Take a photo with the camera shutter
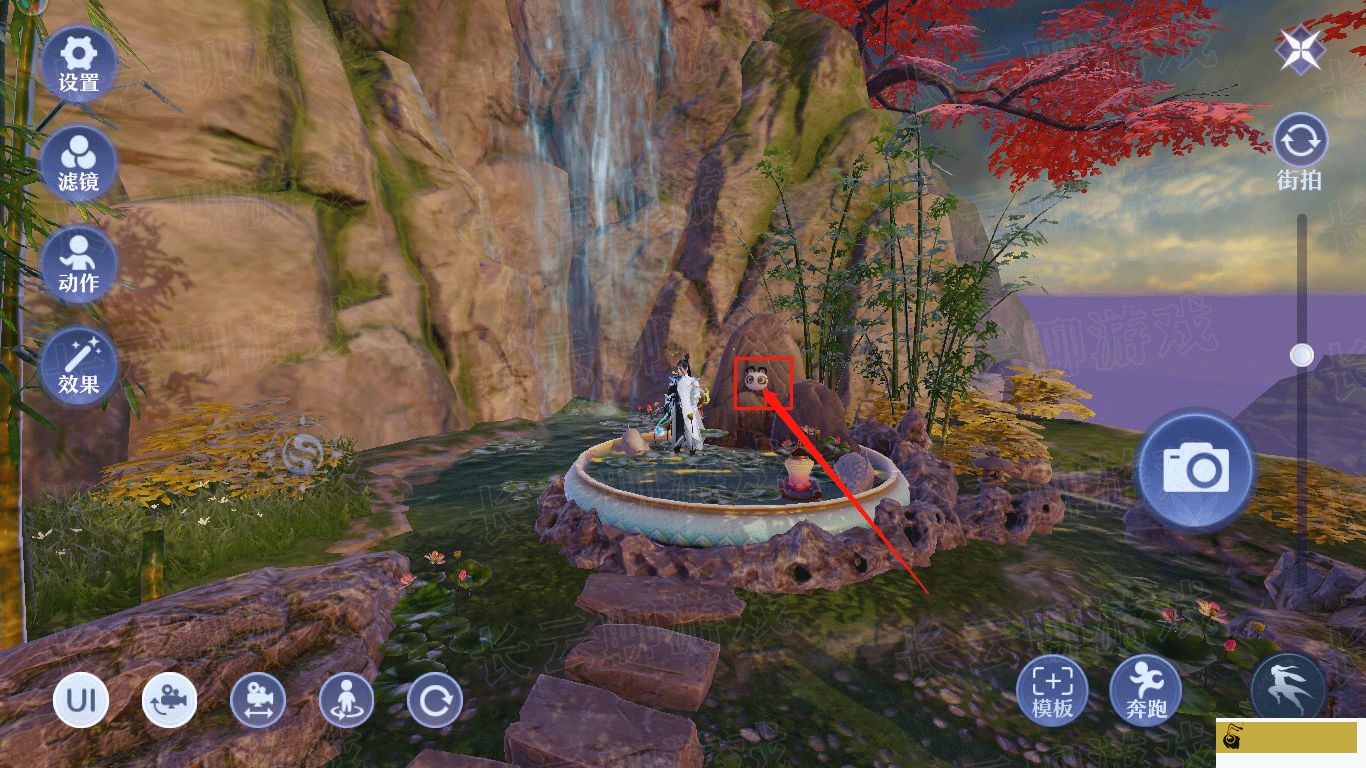The width and height of the screenshot is (1366, 768). (1194, 468)
